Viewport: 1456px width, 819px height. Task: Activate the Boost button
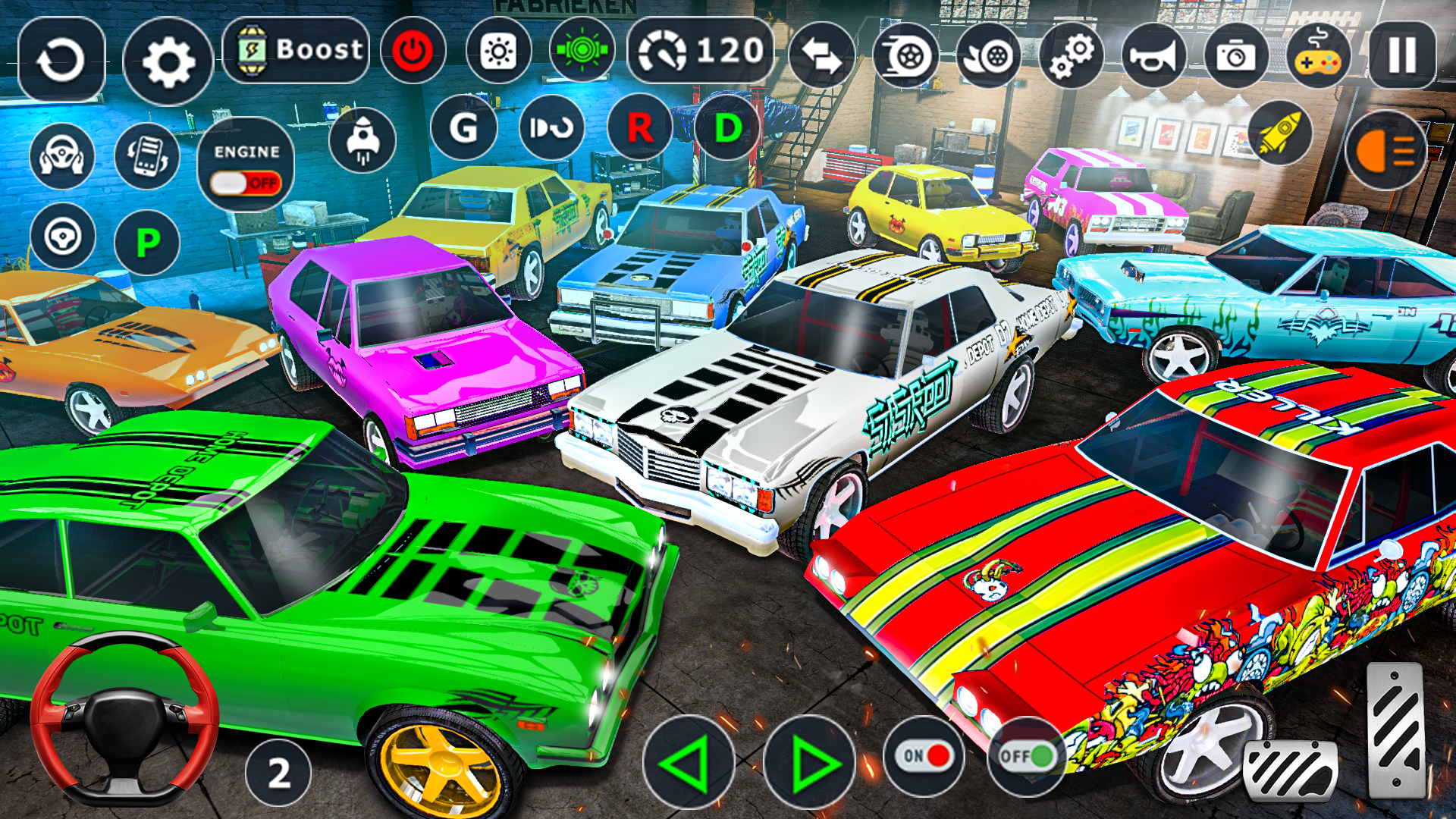click(297, 51)
